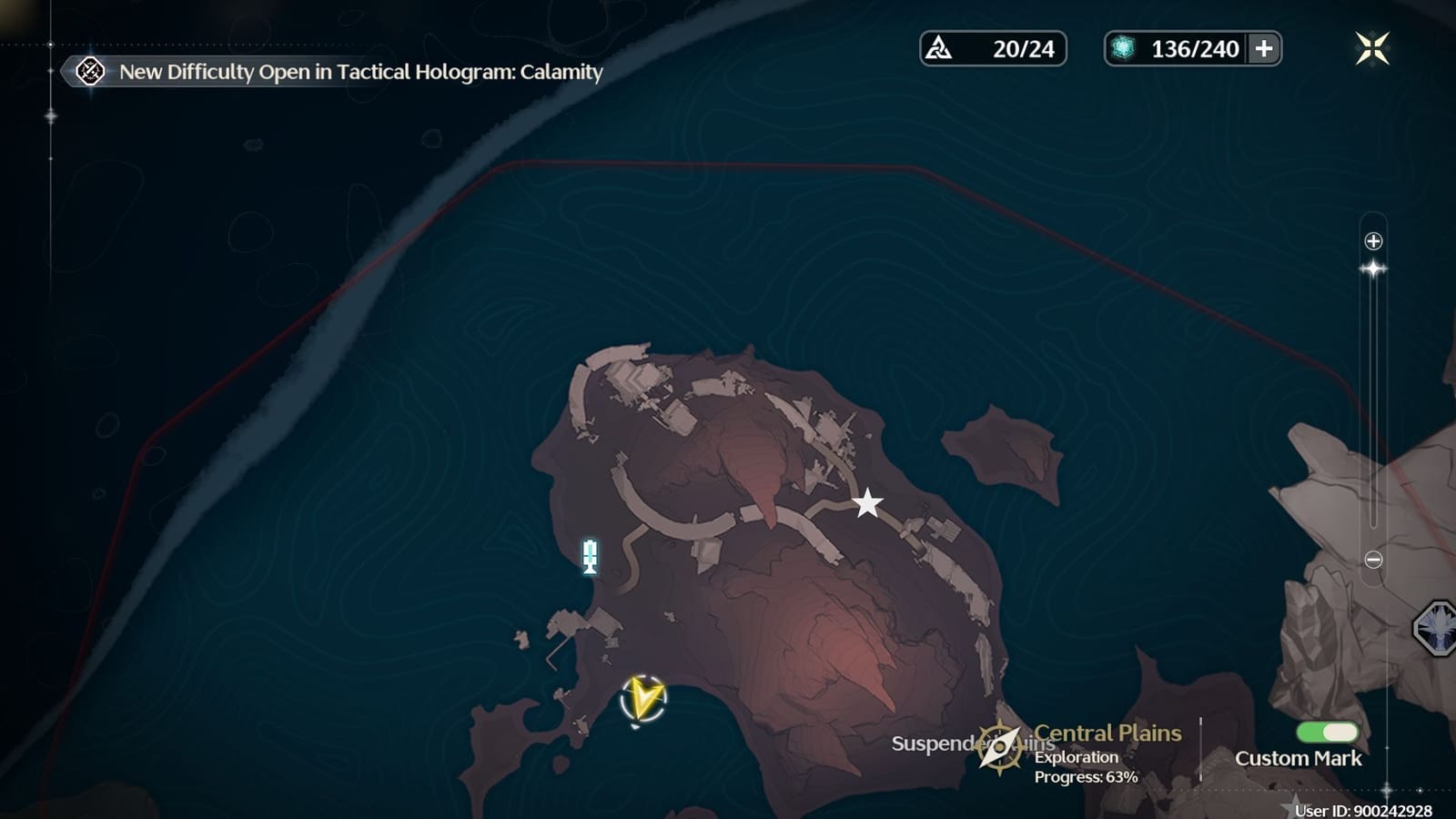Image resolution: width=1456 pixels, height=819 pixels.
Task: Click the Suspended Ruins area name
Action: (x=946, y=746)
